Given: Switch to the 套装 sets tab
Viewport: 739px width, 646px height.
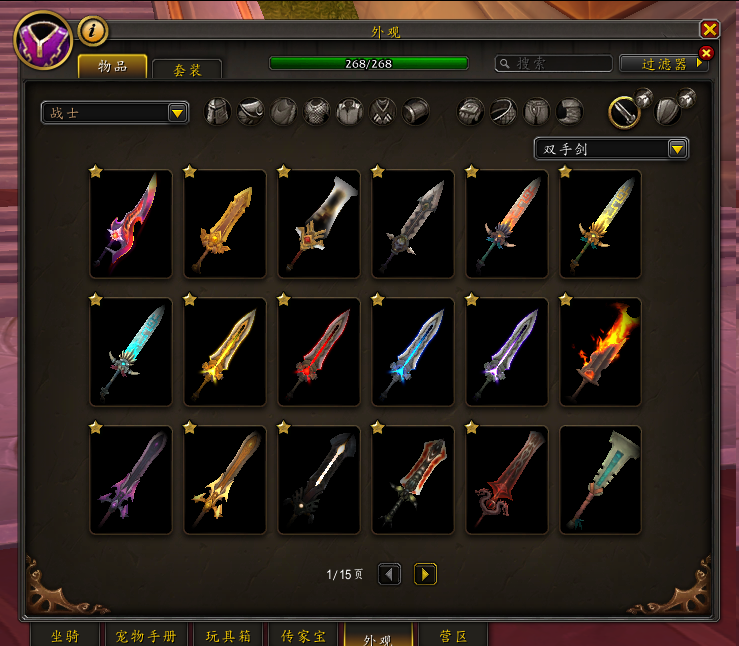Looking at the screenshot, I should 187,69.
